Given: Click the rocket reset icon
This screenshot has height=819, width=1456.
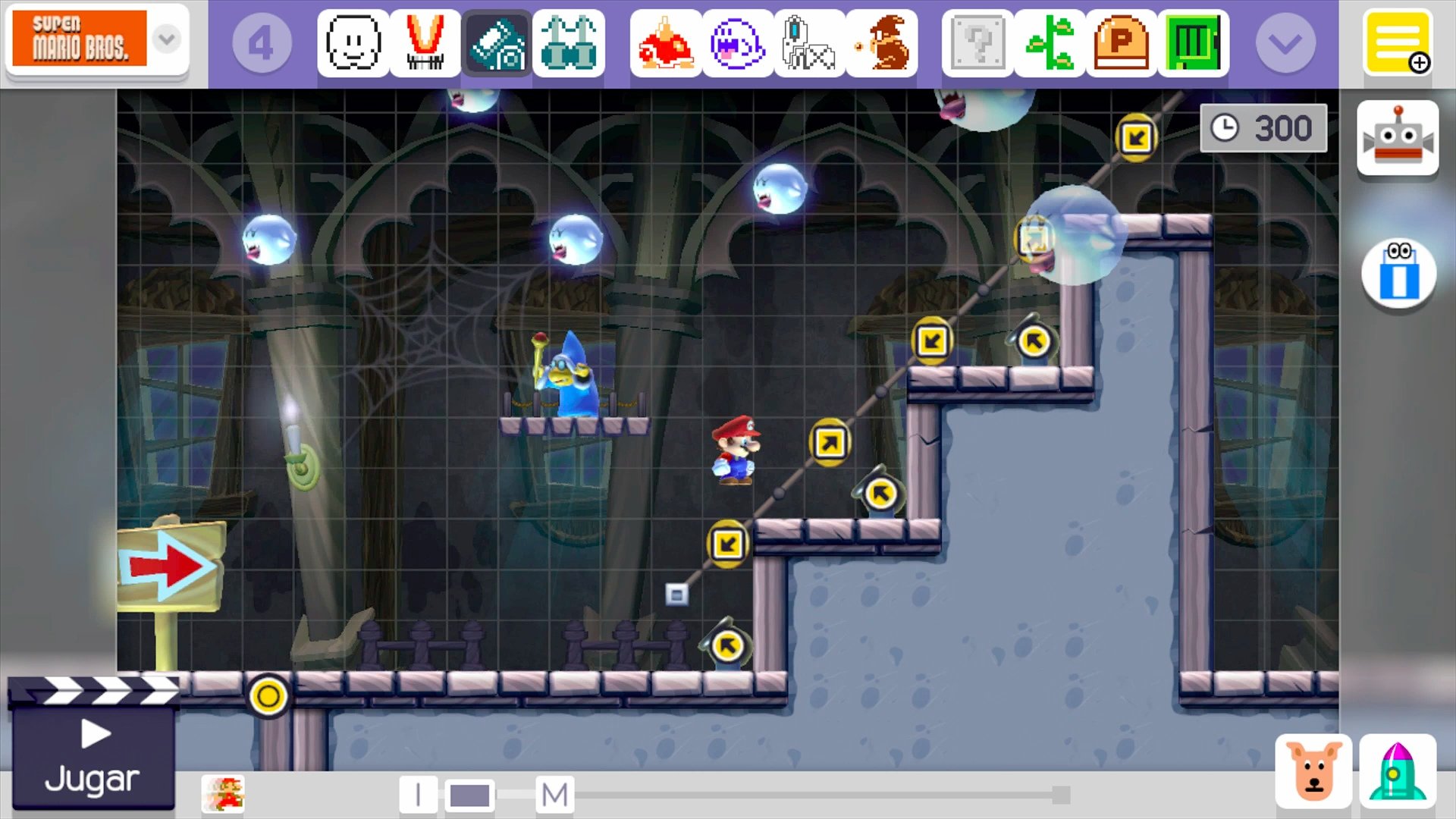Looking at the screenshot, I should coord(1399,769).
